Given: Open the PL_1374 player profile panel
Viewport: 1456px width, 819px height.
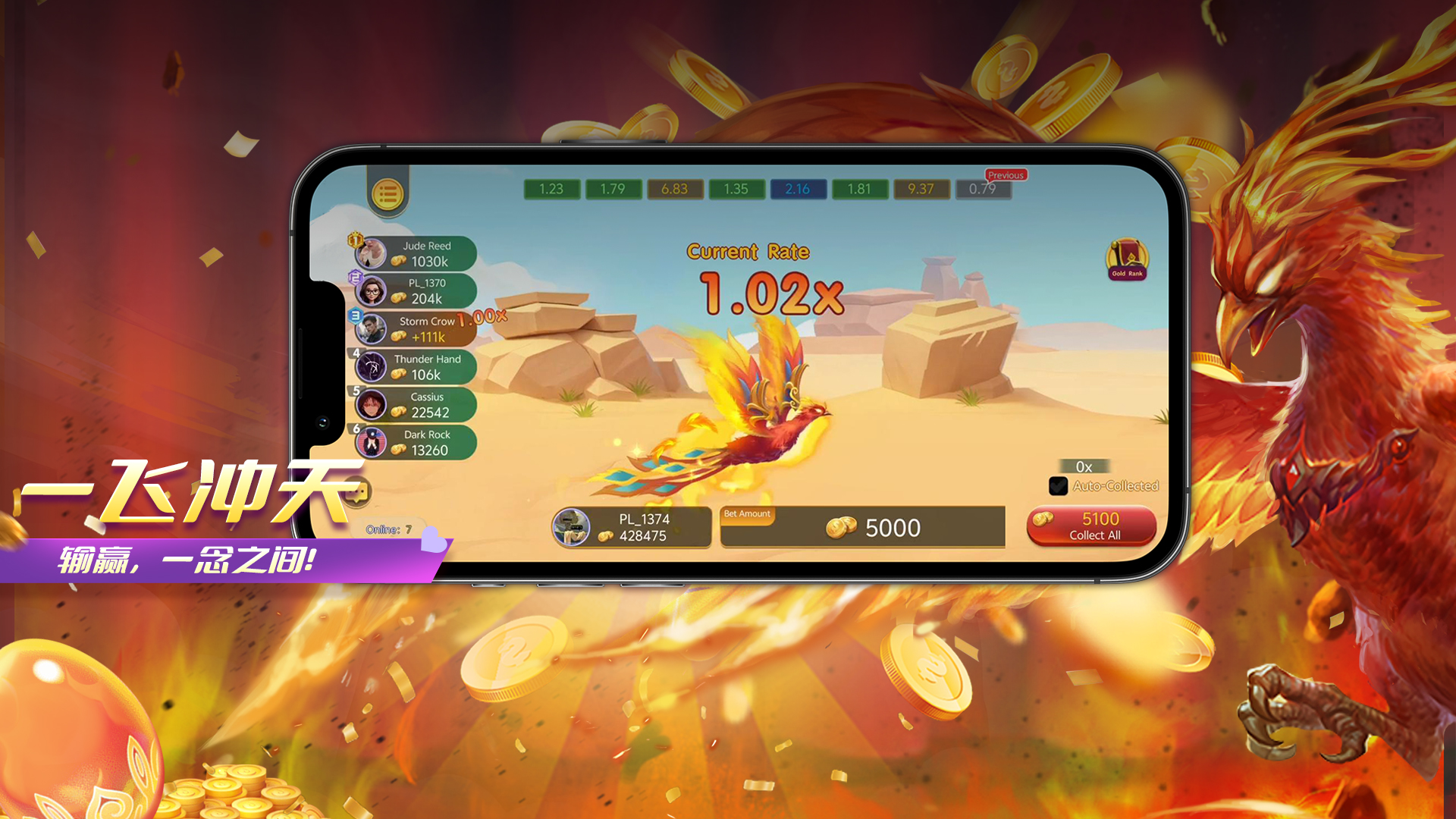Looking at the screenshot, I should pos(631,527).
